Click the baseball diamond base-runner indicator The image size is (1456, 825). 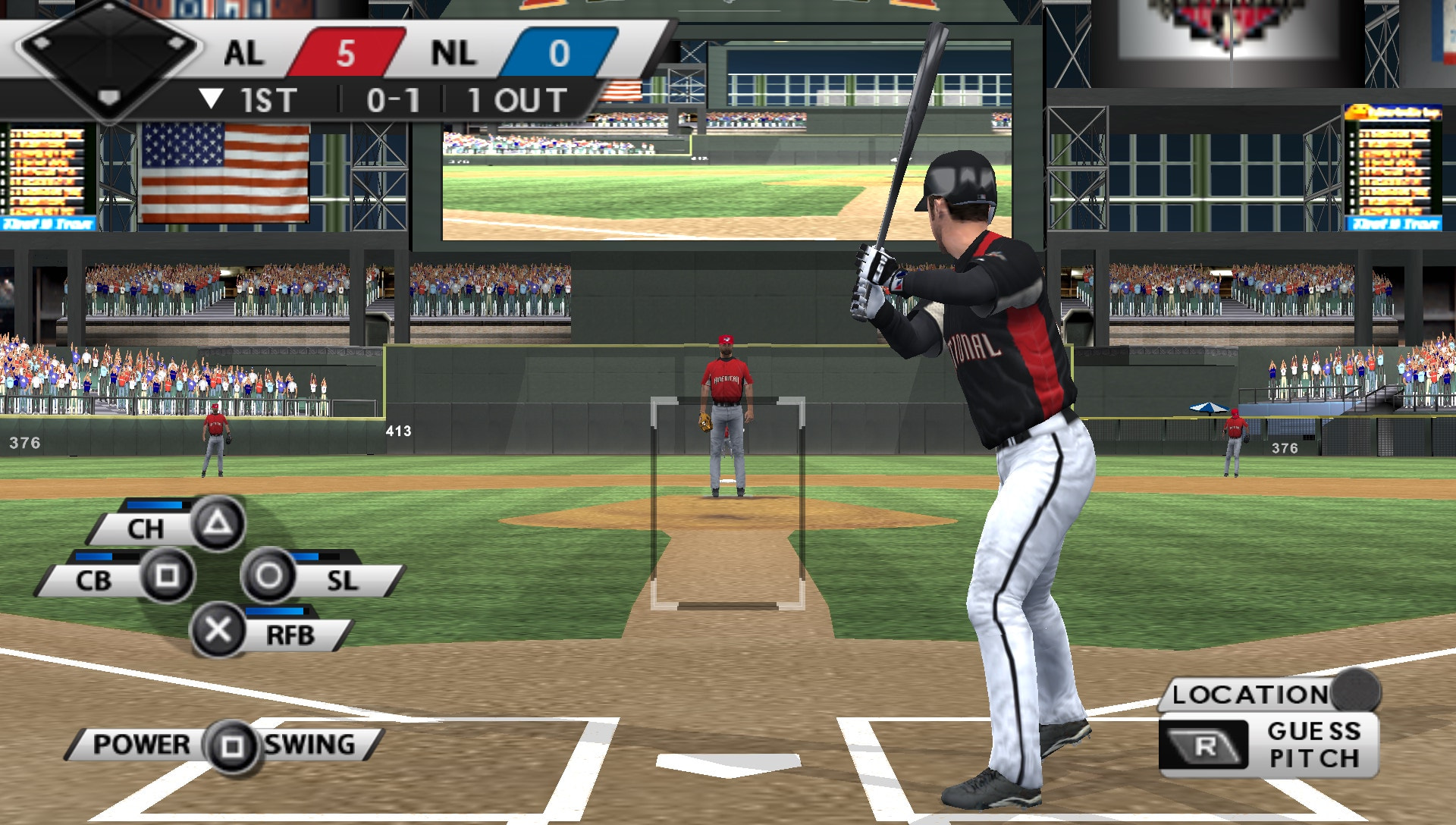(x=110, y=57)
